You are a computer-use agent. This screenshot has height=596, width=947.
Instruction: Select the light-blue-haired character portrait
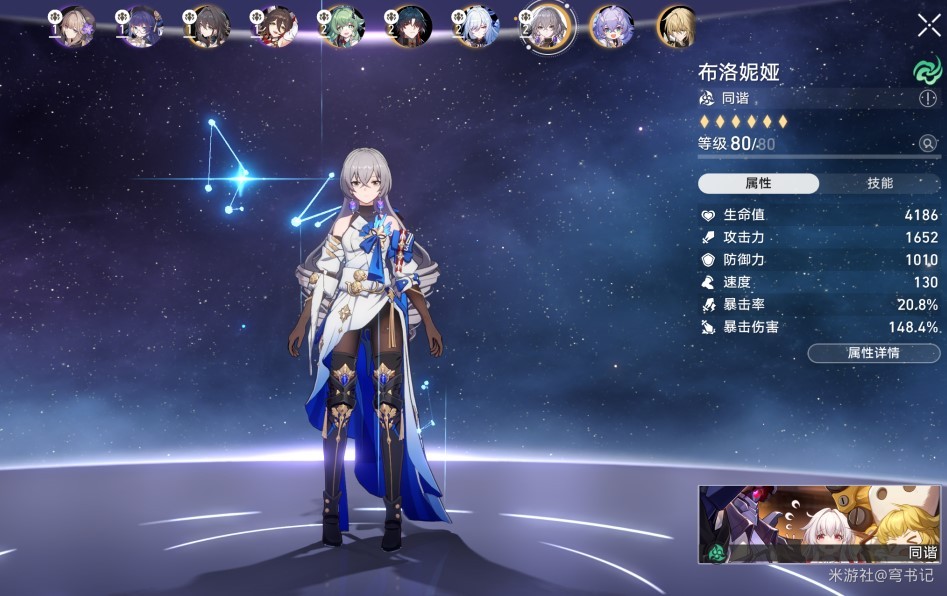coord(477,27)
